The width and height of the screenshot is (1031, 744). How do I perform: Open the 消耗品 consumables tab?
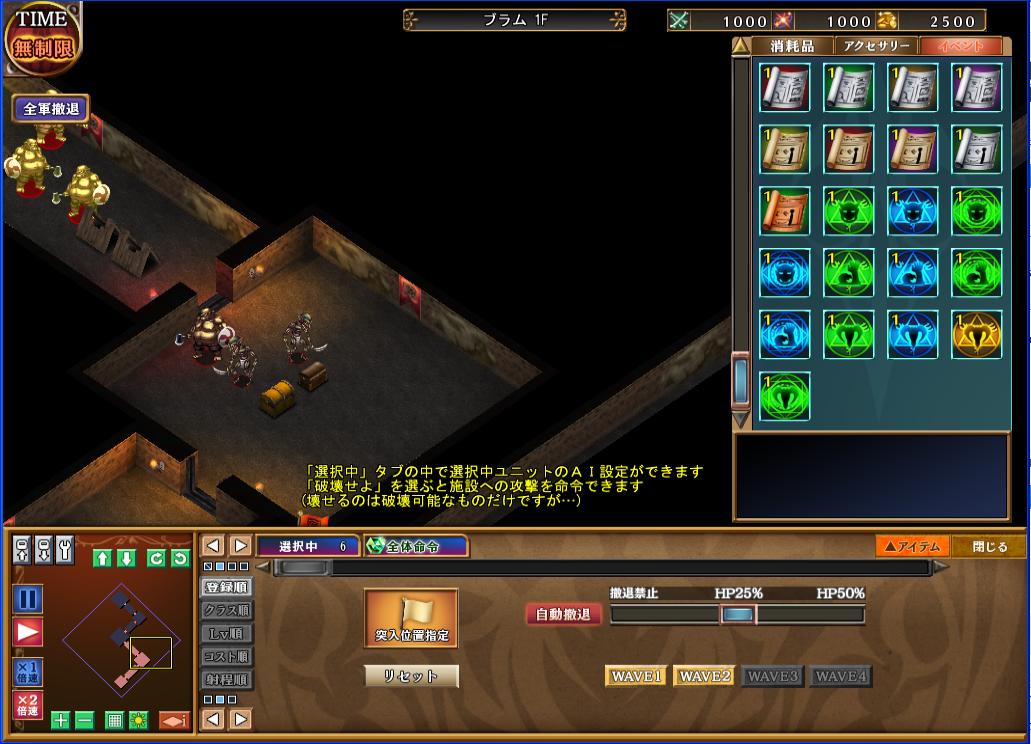pos(793,46)
